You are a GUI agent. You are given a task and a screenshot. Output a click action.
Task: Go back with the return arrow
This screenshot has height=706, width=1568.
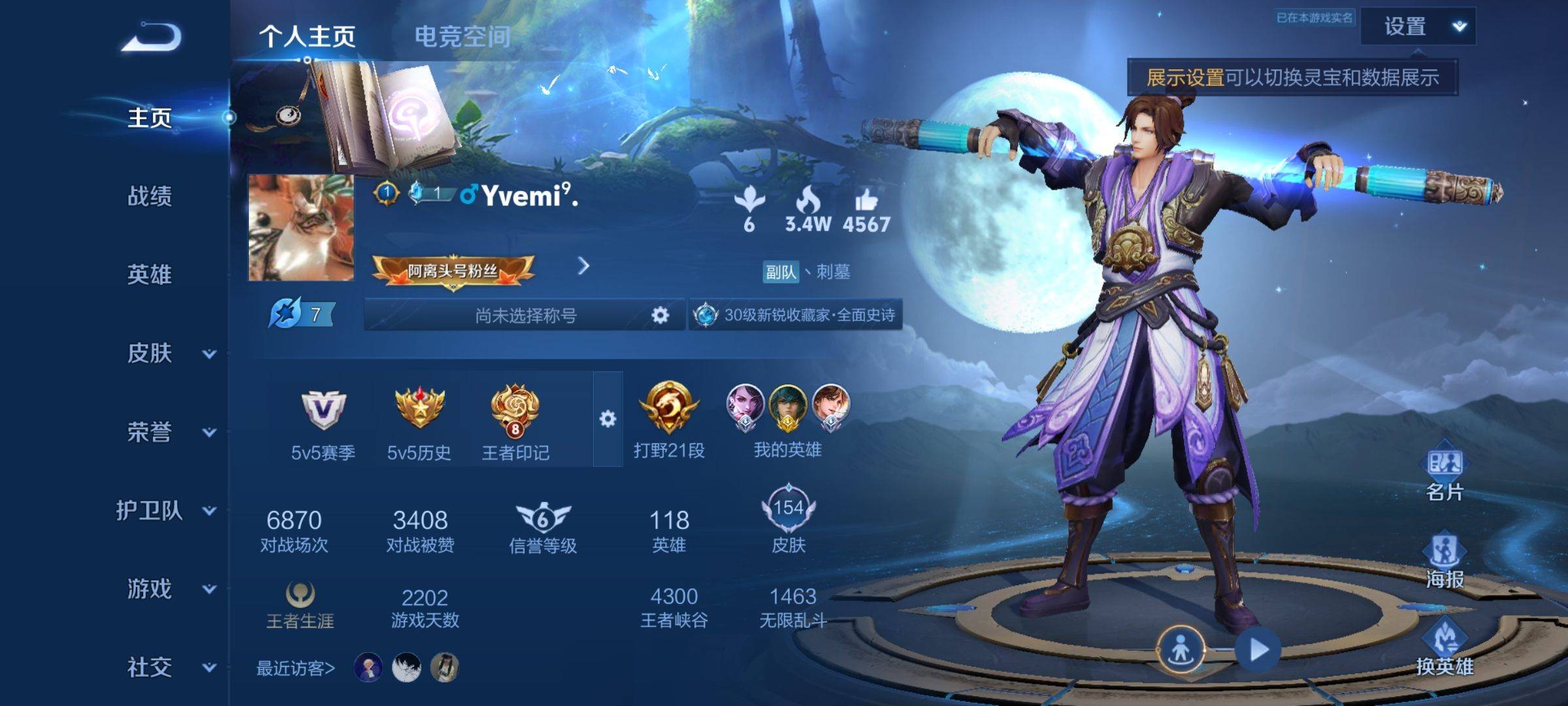[151, 37]
